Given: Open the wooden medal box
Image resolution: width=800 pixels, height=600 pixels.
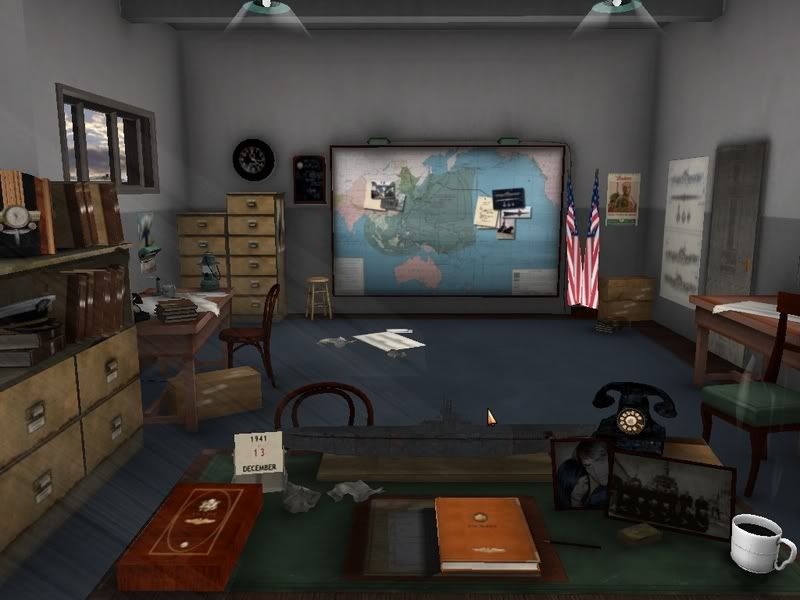Looking at the screenshot, I should coord(190,535).
